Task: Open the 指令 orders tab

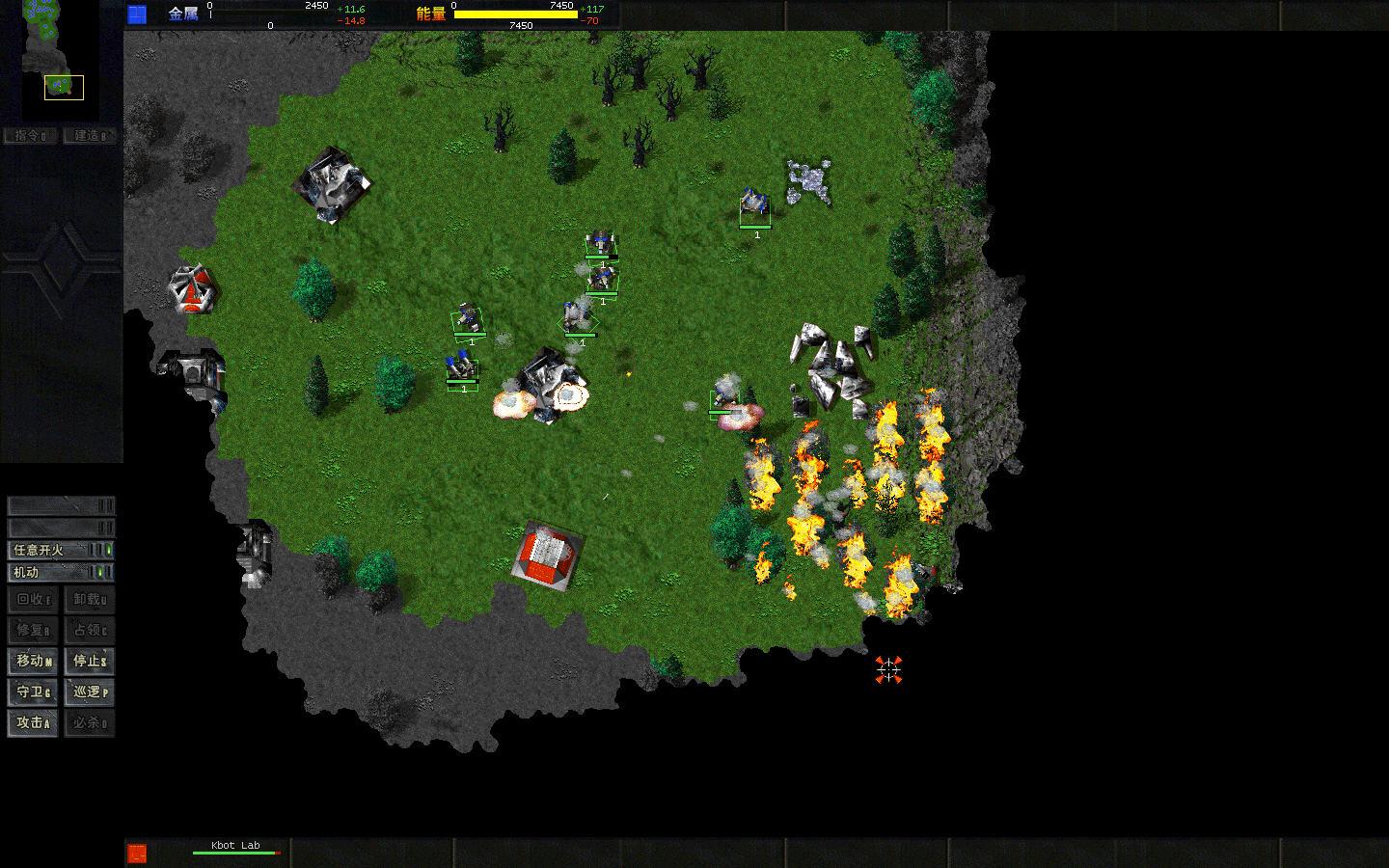Action: pos(31,136)
